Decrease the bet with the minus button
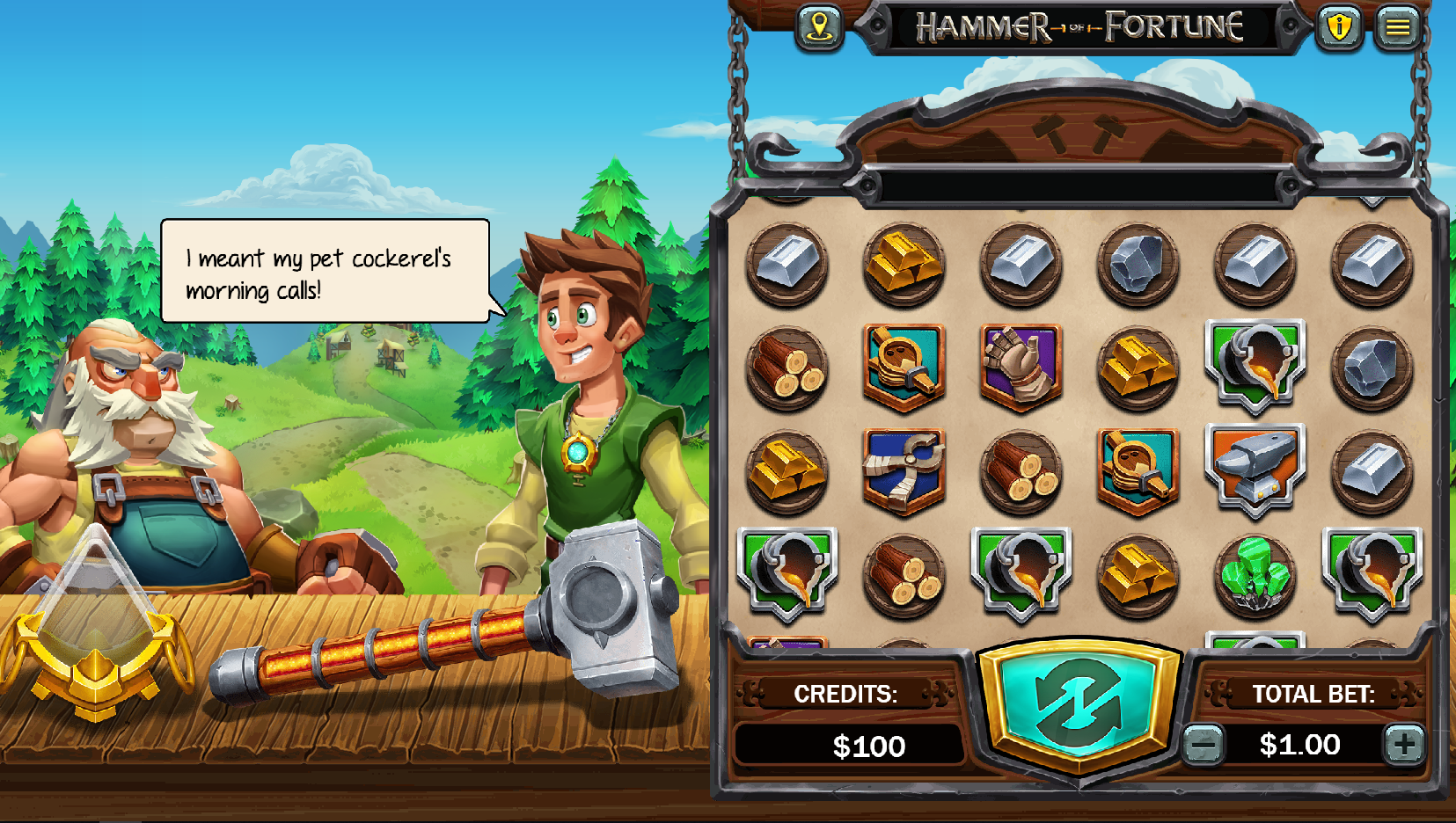 tap(1205, 745)
